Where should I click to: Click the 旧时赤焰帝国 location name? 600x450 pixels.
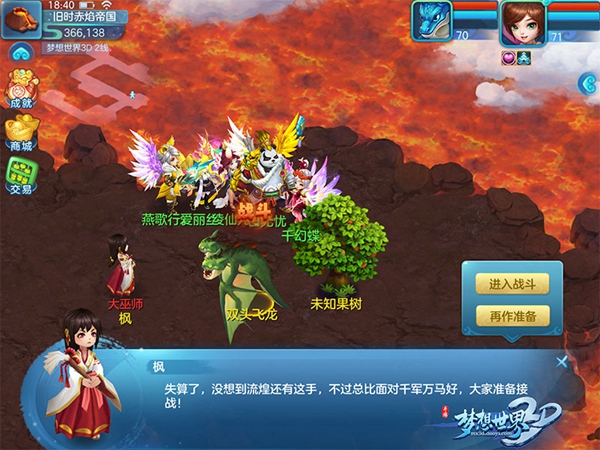[84, 17]
